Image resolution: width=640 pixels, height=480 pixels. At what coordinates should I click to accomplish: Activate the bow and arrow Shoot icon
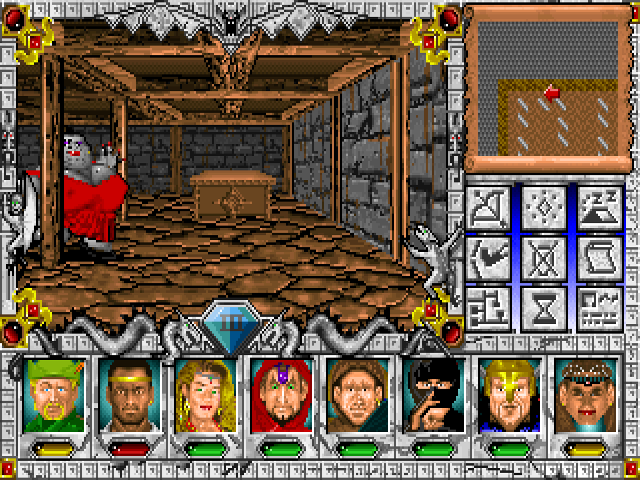pyautogui.click(x=491, y=207)
